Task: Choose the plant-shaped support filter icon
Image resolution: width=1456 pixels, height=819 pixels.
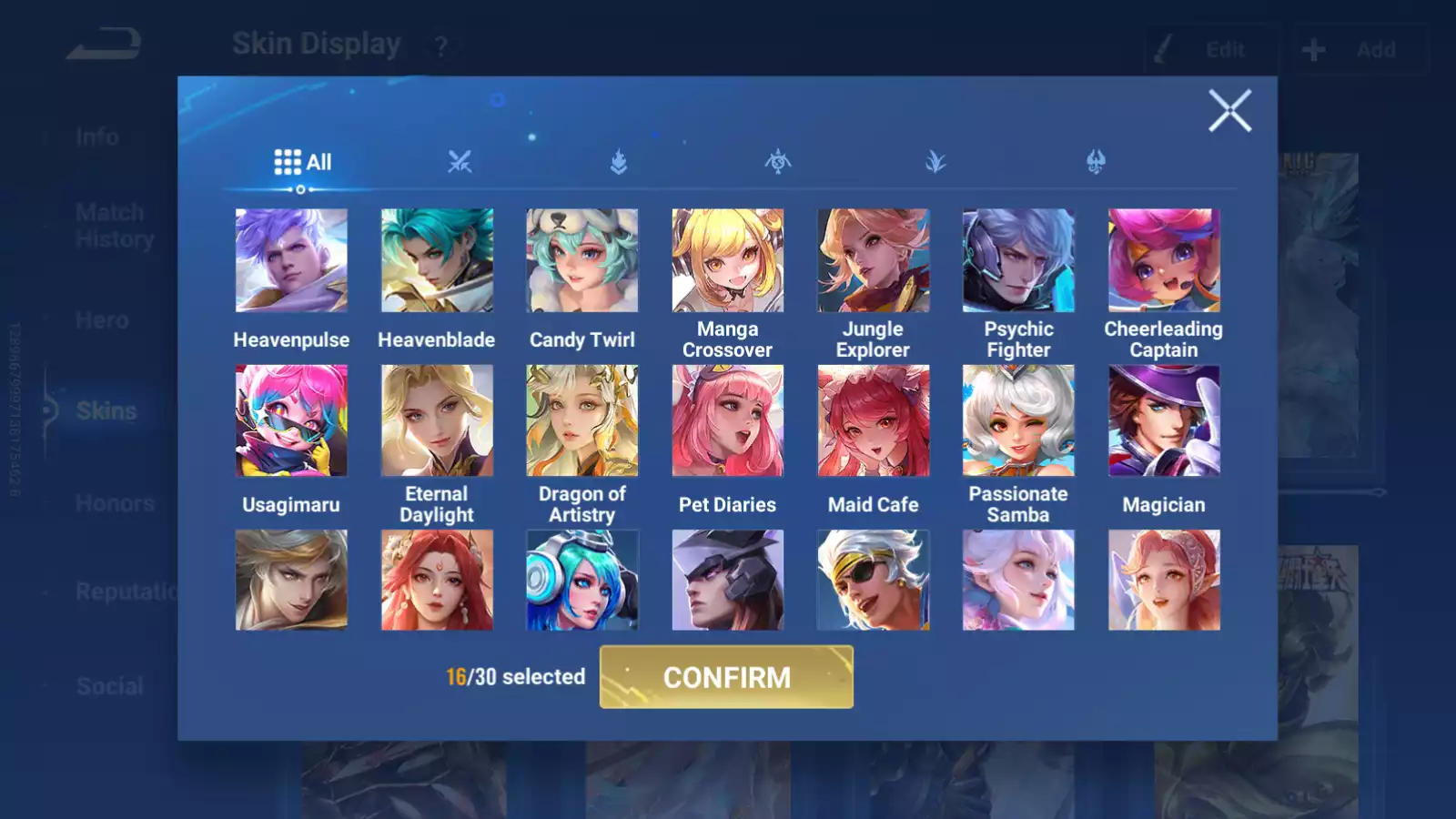Action: tap(936, 162)
